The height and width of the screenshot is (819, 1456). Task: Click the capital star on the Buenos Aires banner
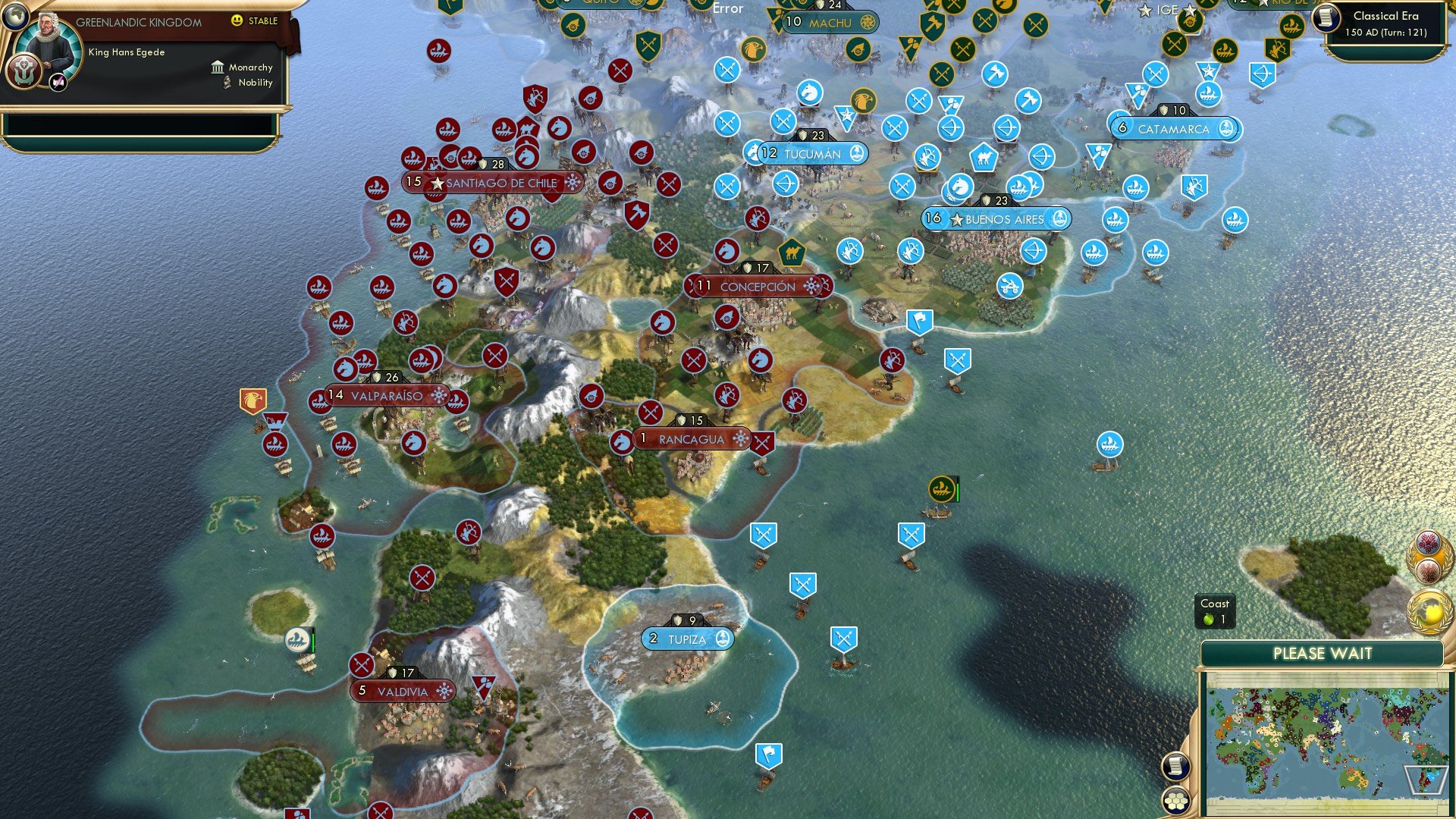tap(958, 220)
